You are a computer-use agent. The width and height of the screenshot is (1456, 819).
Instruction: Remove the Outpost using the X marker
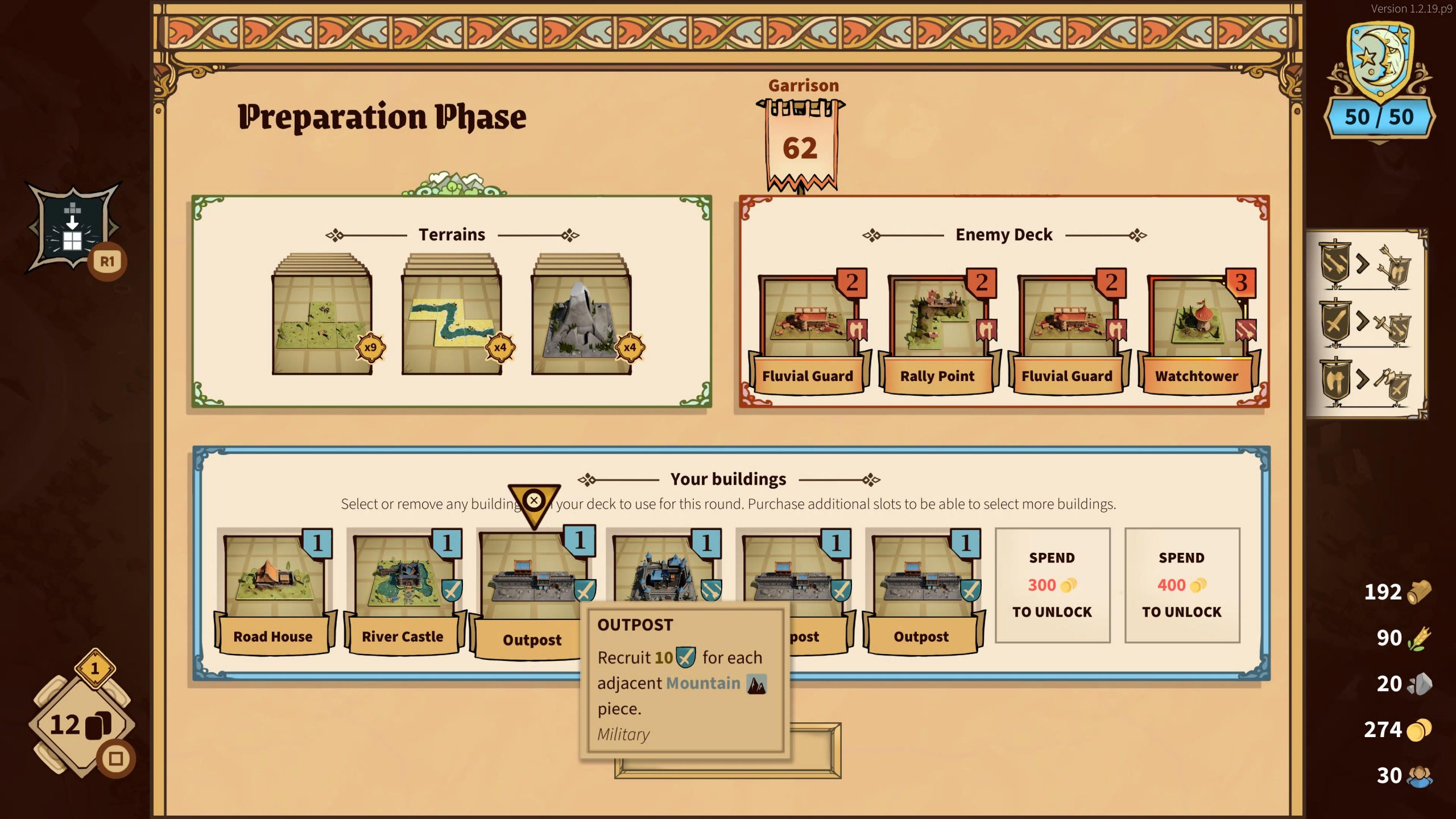pos(533,500)
